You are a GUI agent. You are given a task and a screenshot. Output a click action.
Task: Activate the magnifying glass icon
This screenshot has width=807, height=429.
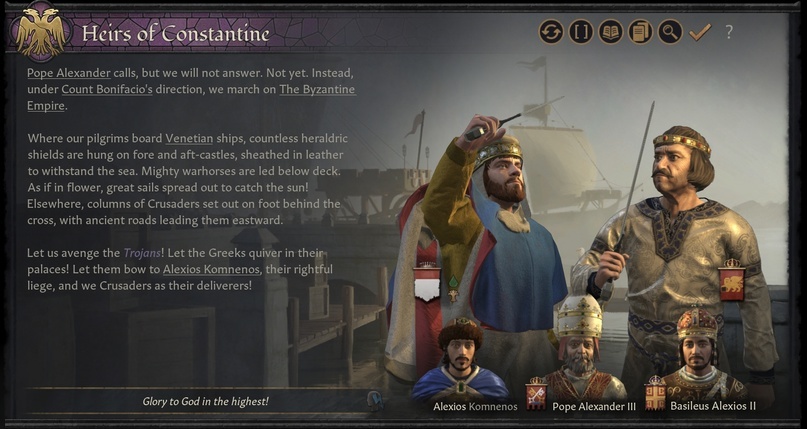coord(669,32)
